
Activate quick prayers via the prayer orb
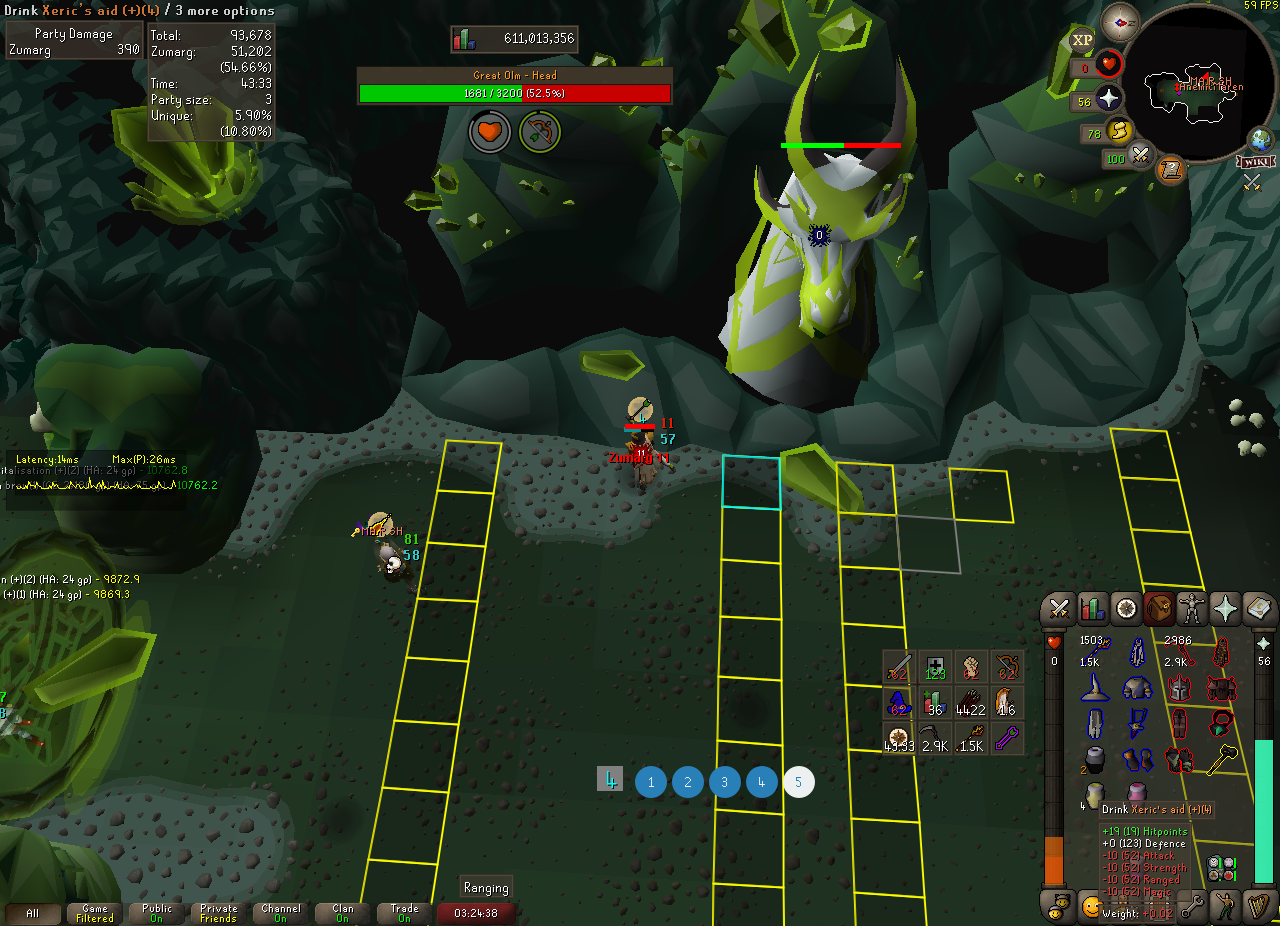(x=1109, y=98)
